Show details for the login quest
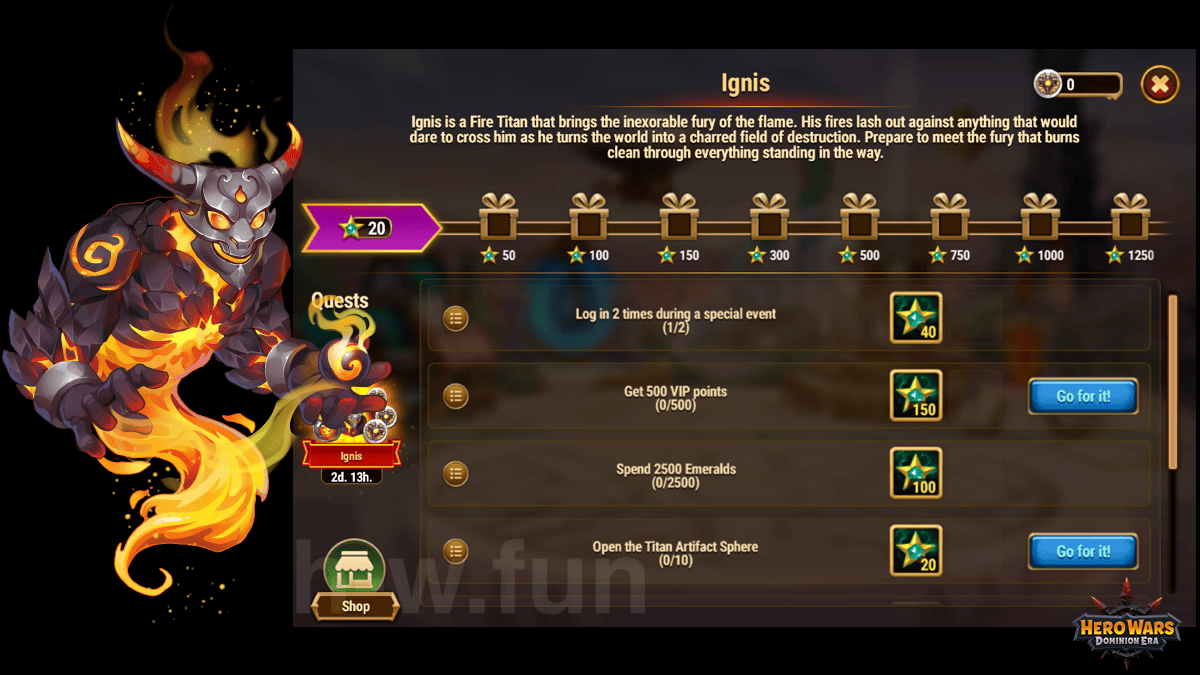This screenshot has height=675, width=1200. pos(456,319)
